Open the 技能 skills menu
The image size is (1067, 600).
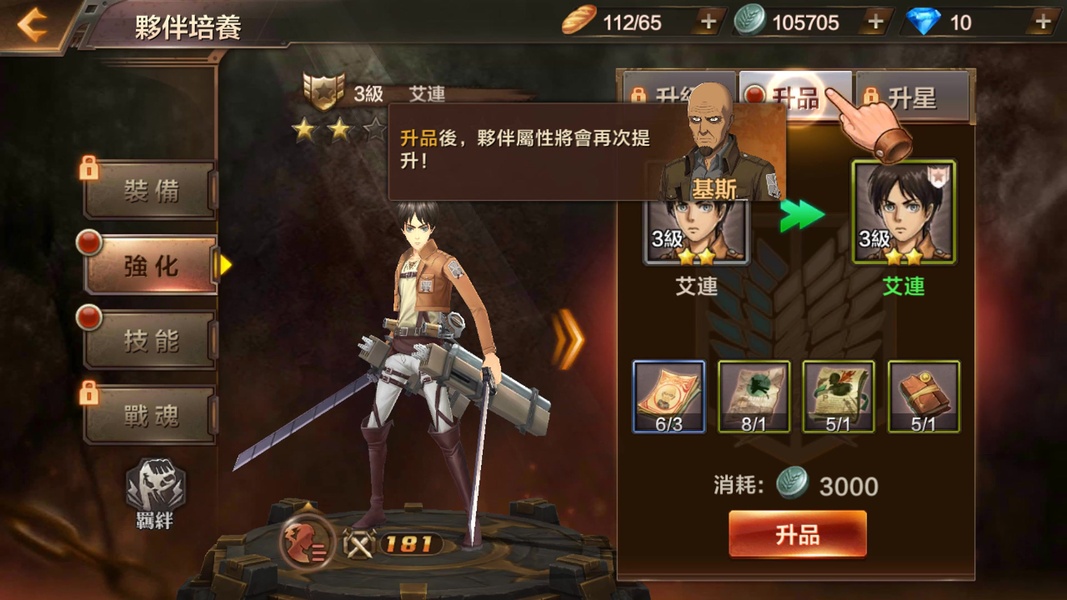(x=150, y=341)
